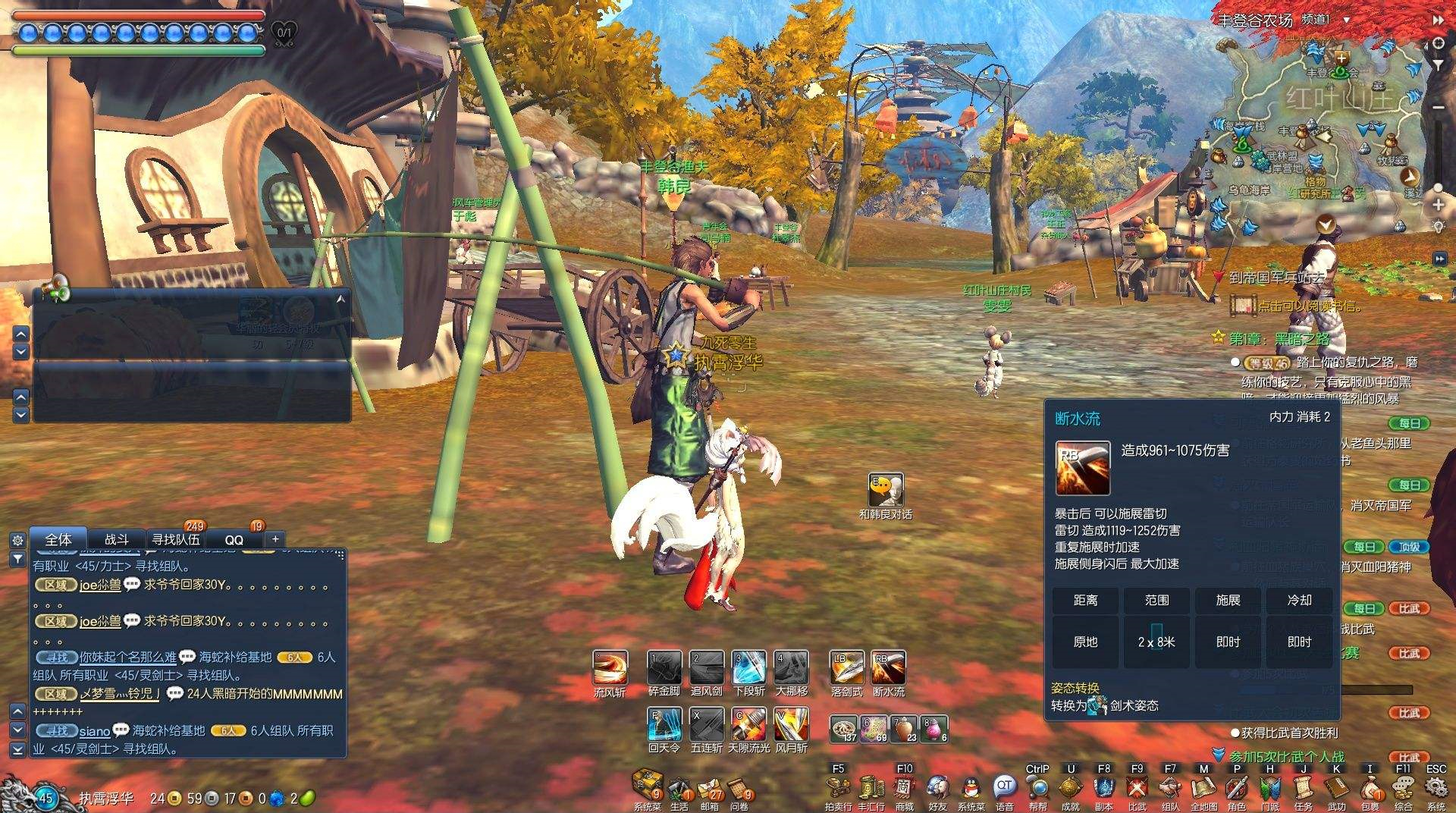The height and width of the screenshot is (813, 1456).
Task: Add a new chat tab
Action: [x=275, y=538]
